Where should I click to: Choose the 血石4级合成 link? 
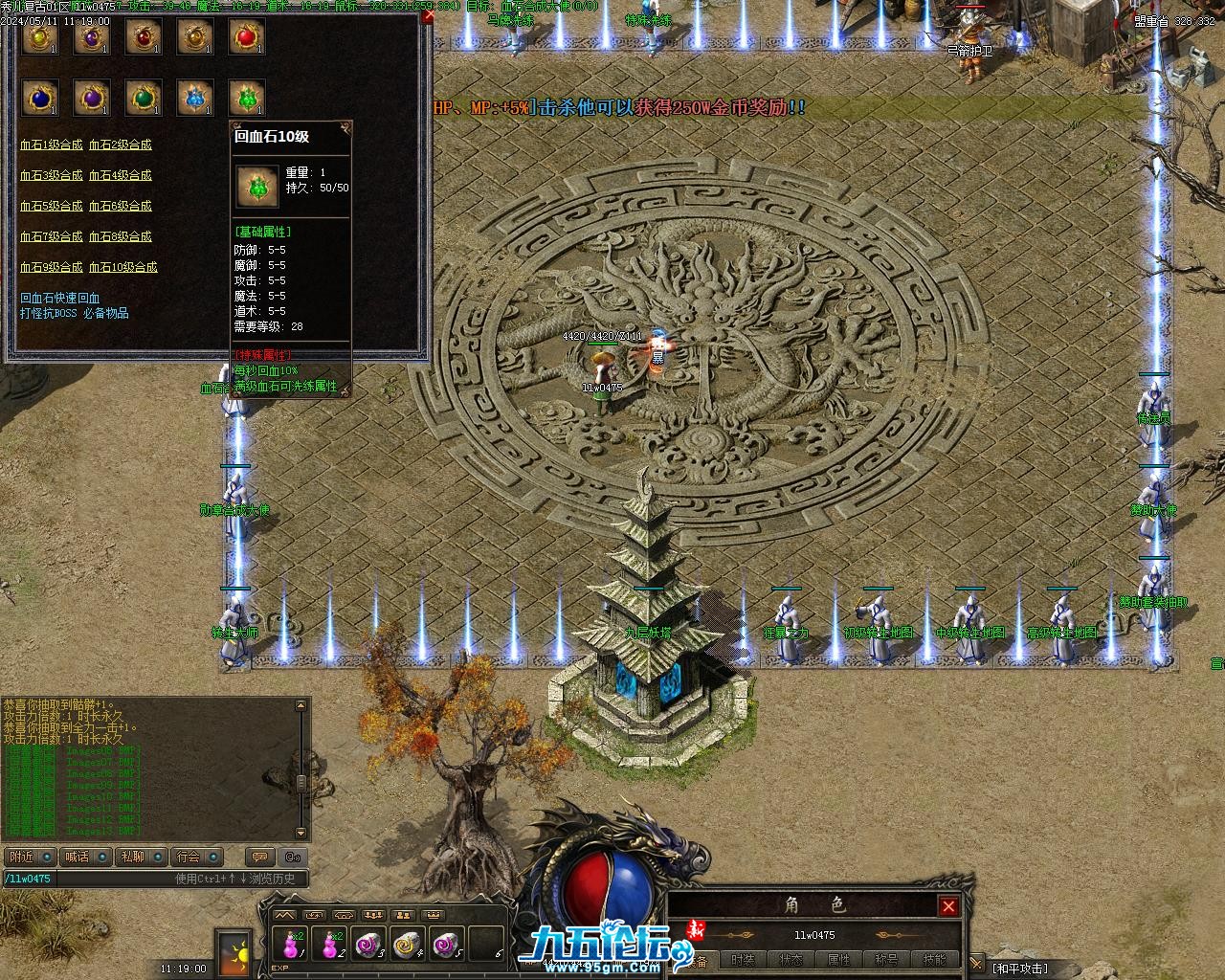121,176
